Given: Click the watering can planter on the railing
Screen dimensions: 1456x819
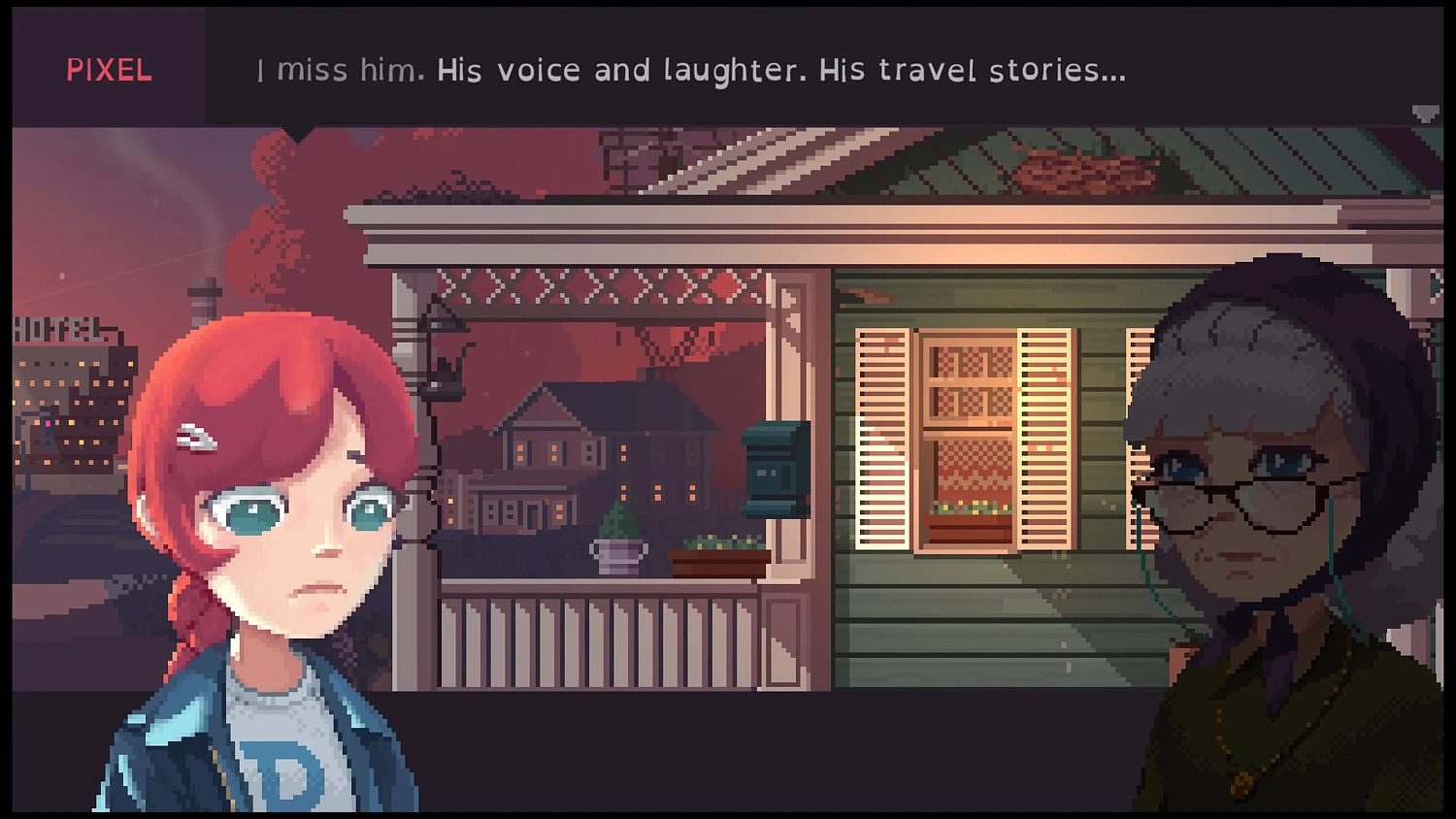Looking at the screenshot, I should pos(618,548).
